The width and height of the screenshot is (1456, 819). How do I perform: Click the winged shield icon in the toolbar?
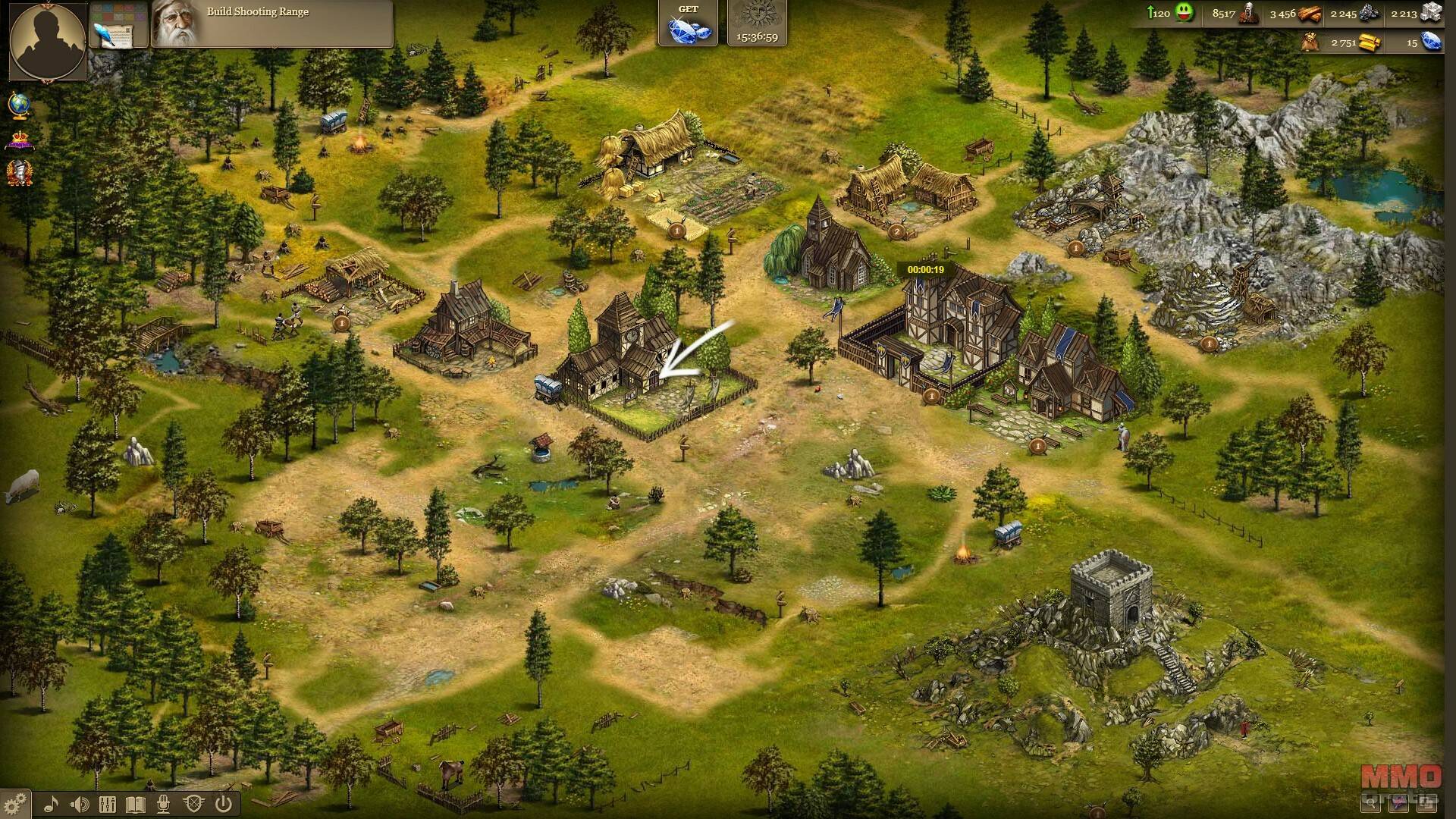click(193, 804)
